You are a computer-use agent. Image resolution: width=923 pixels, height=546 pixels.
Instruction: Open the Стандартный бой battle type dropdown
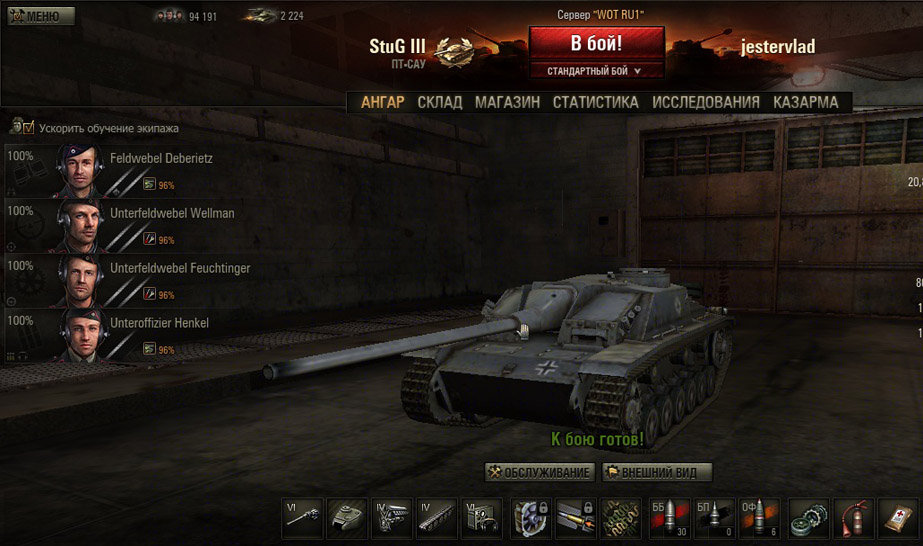(x=596, y=71)
